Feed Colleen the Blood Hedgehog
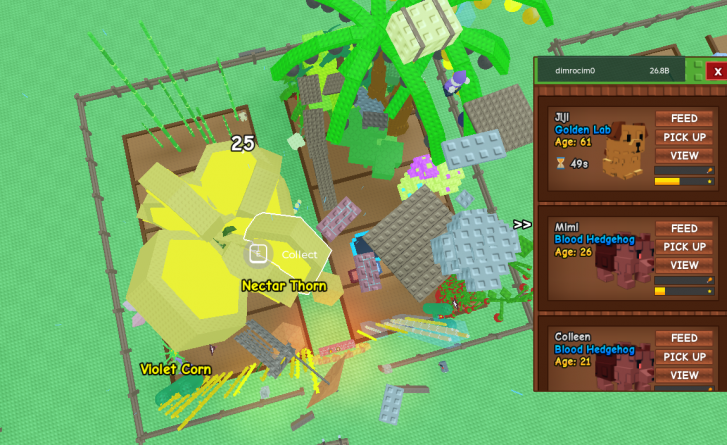 click(684, 339)
